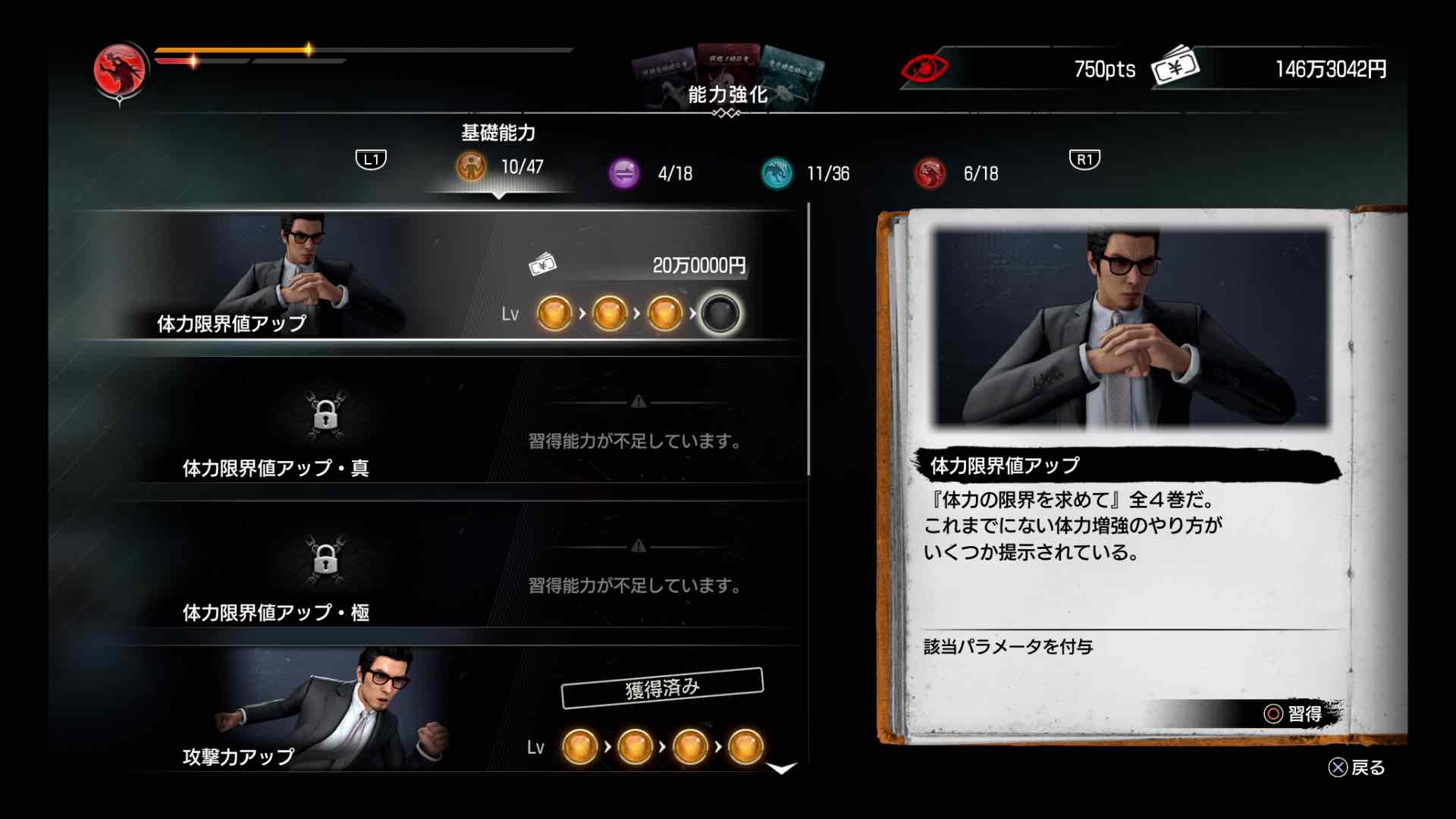The image size is (1456, 819).
Task: Open the purple 4/18 skill category
Action: pos(624,173)
